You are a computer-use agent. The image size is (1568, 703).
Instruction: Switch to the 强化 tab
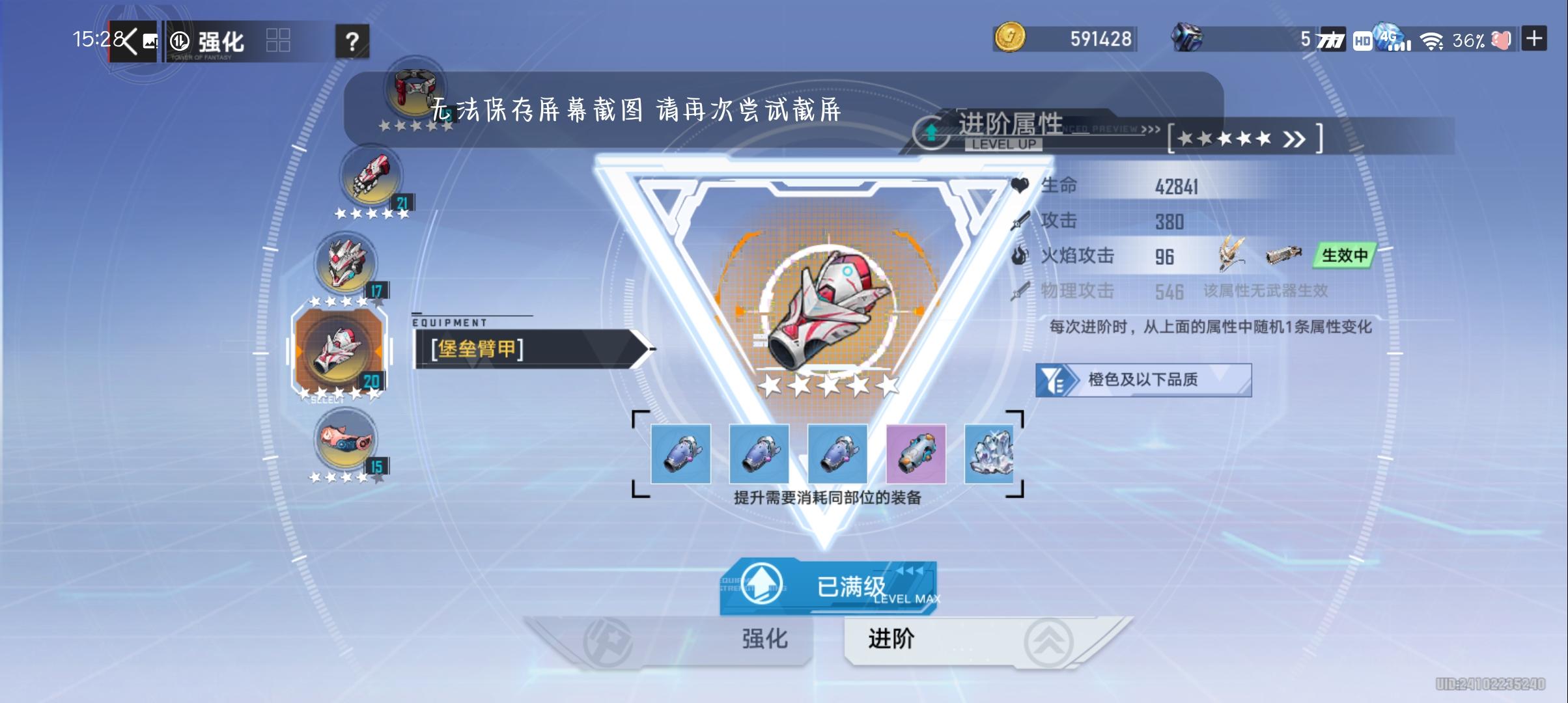(x=762, y=640)
